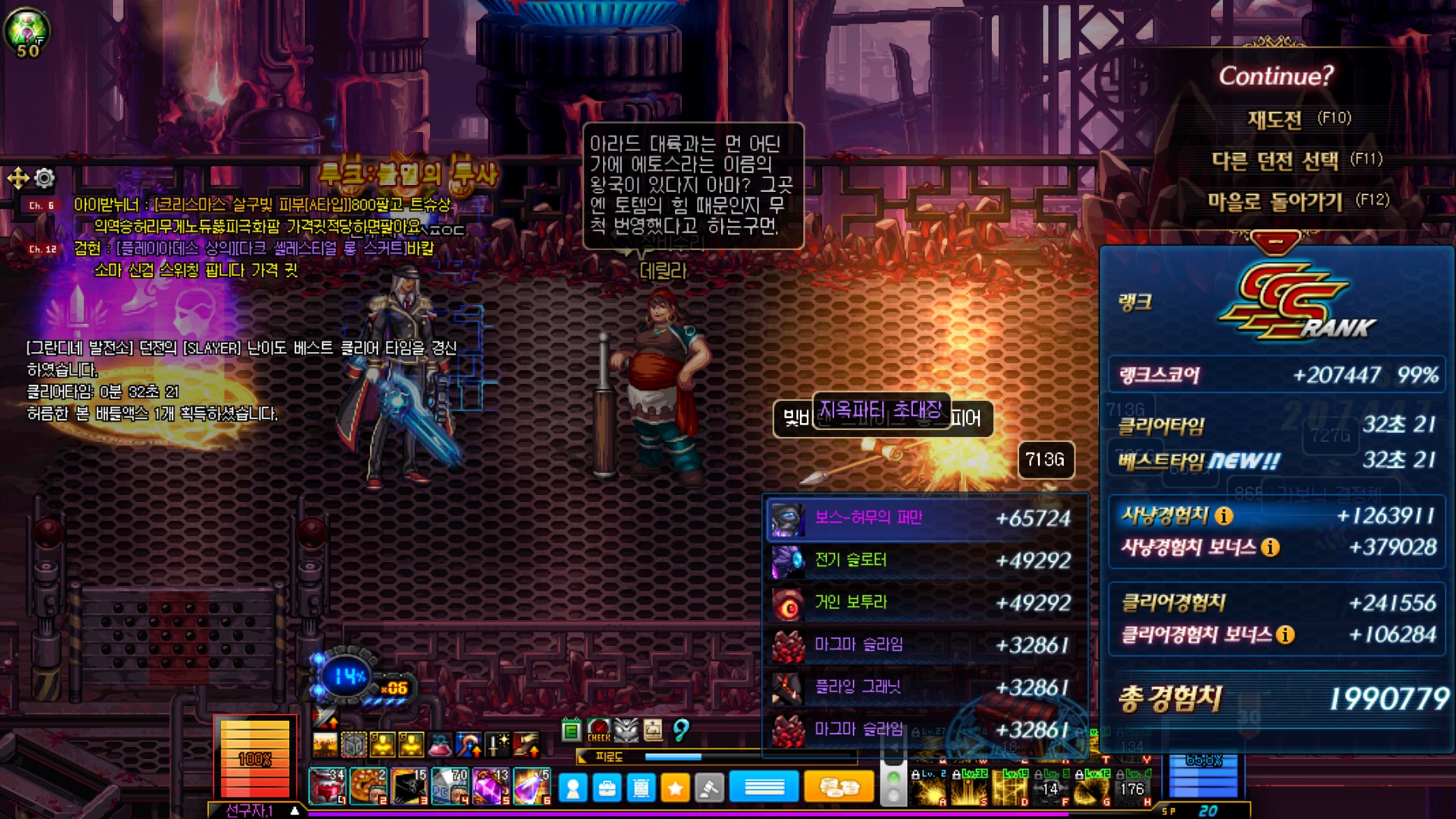Open the chat settings gear icon
This screenshot has height=819, width=1456.
[45, 178]
